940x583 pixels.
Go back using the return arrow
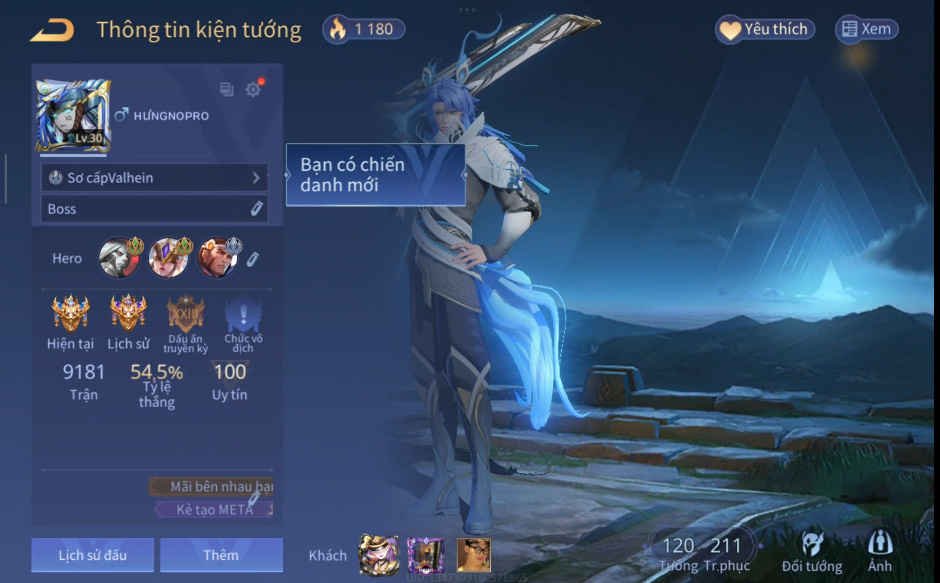pos(52,30)
